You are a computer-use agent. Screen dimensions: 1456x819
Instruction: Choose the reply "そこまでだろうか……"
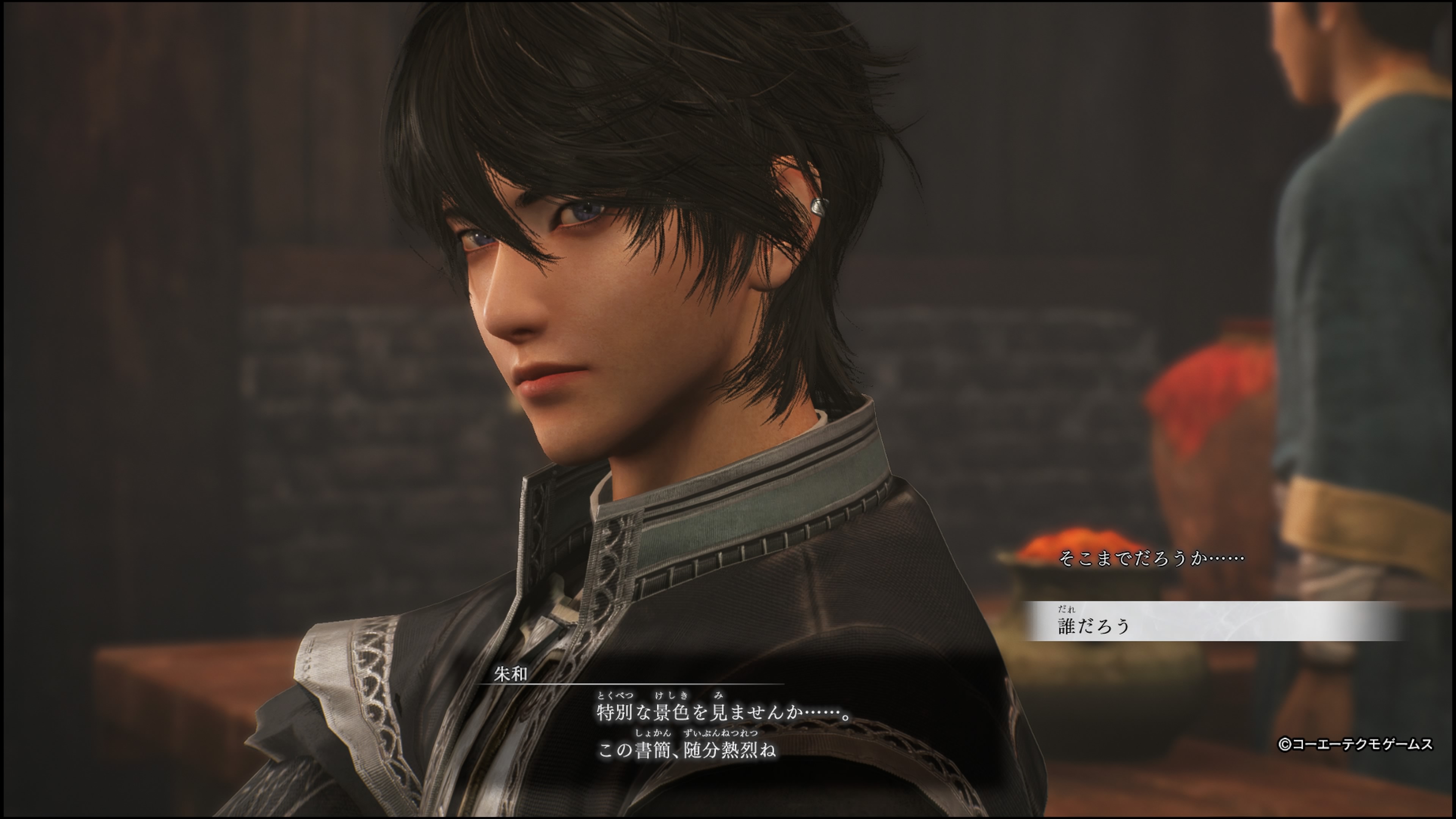tap(1151, 559)
